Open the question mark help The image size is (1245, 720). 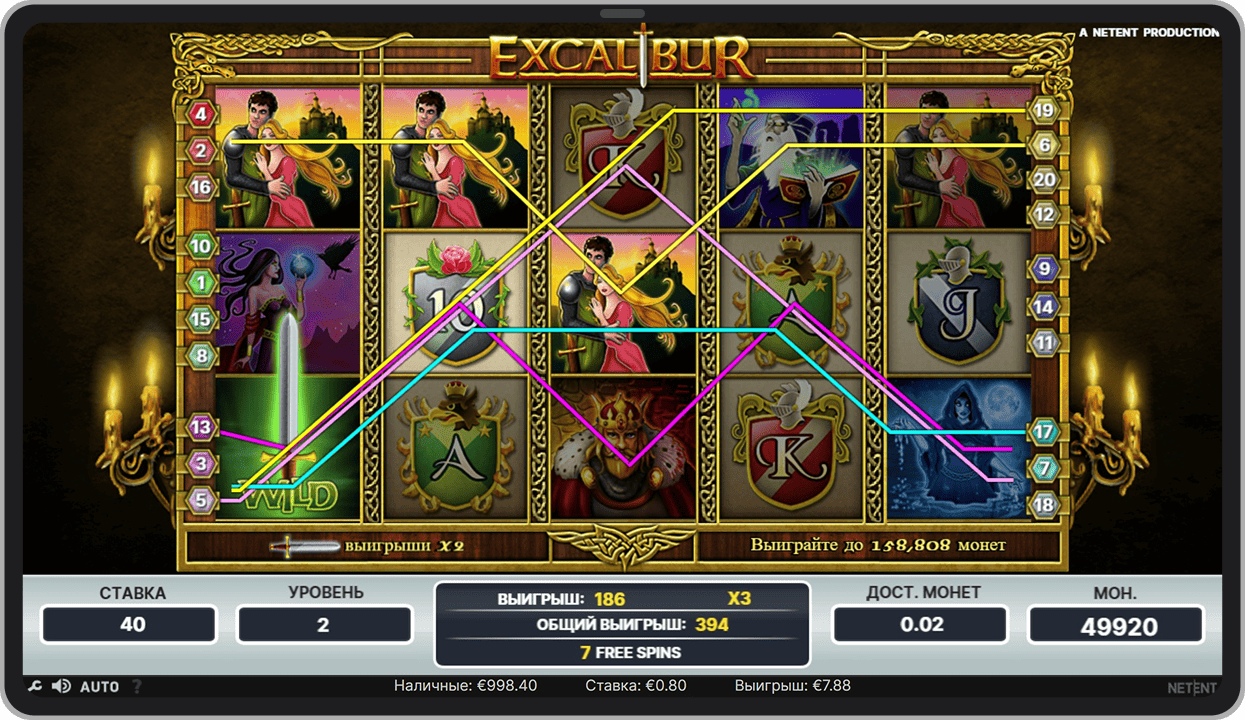click(137, 687)
